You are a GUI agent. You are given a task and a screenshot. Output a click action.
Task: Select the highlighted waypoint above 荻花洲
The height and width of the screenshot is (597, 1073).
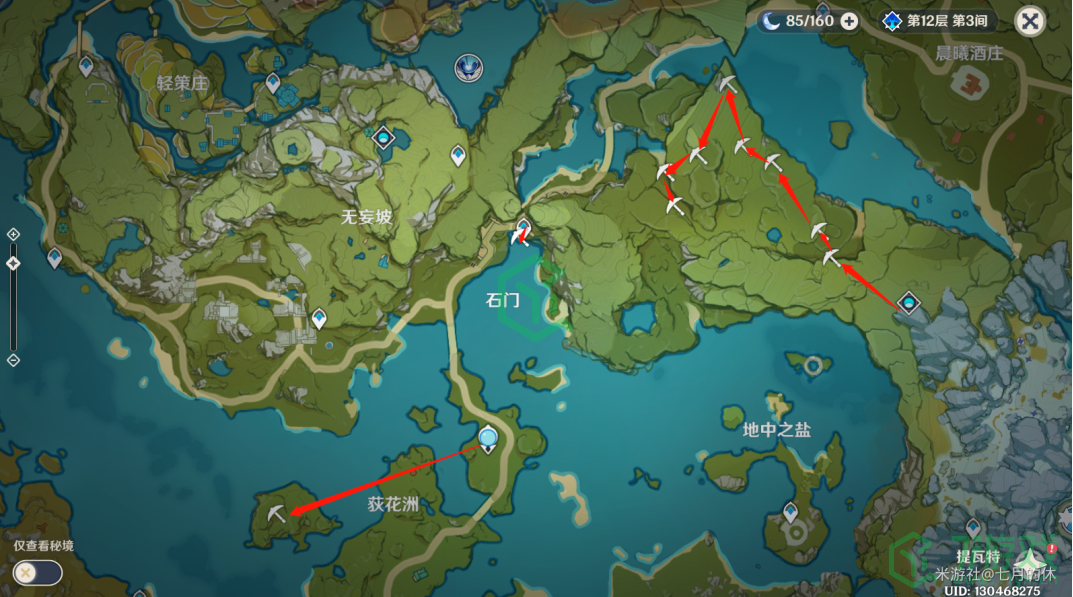pyautogui.click(x=488, y=438)
